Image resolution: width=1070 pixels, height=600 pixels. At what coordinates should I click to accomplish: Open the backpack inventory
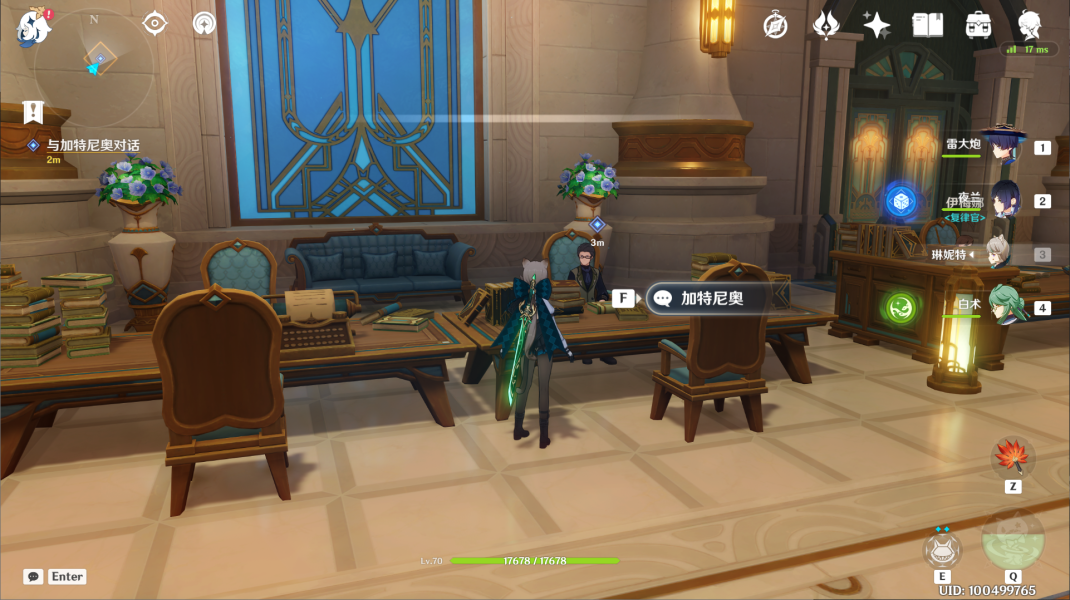pyautogui.click(x=978, y=26)
